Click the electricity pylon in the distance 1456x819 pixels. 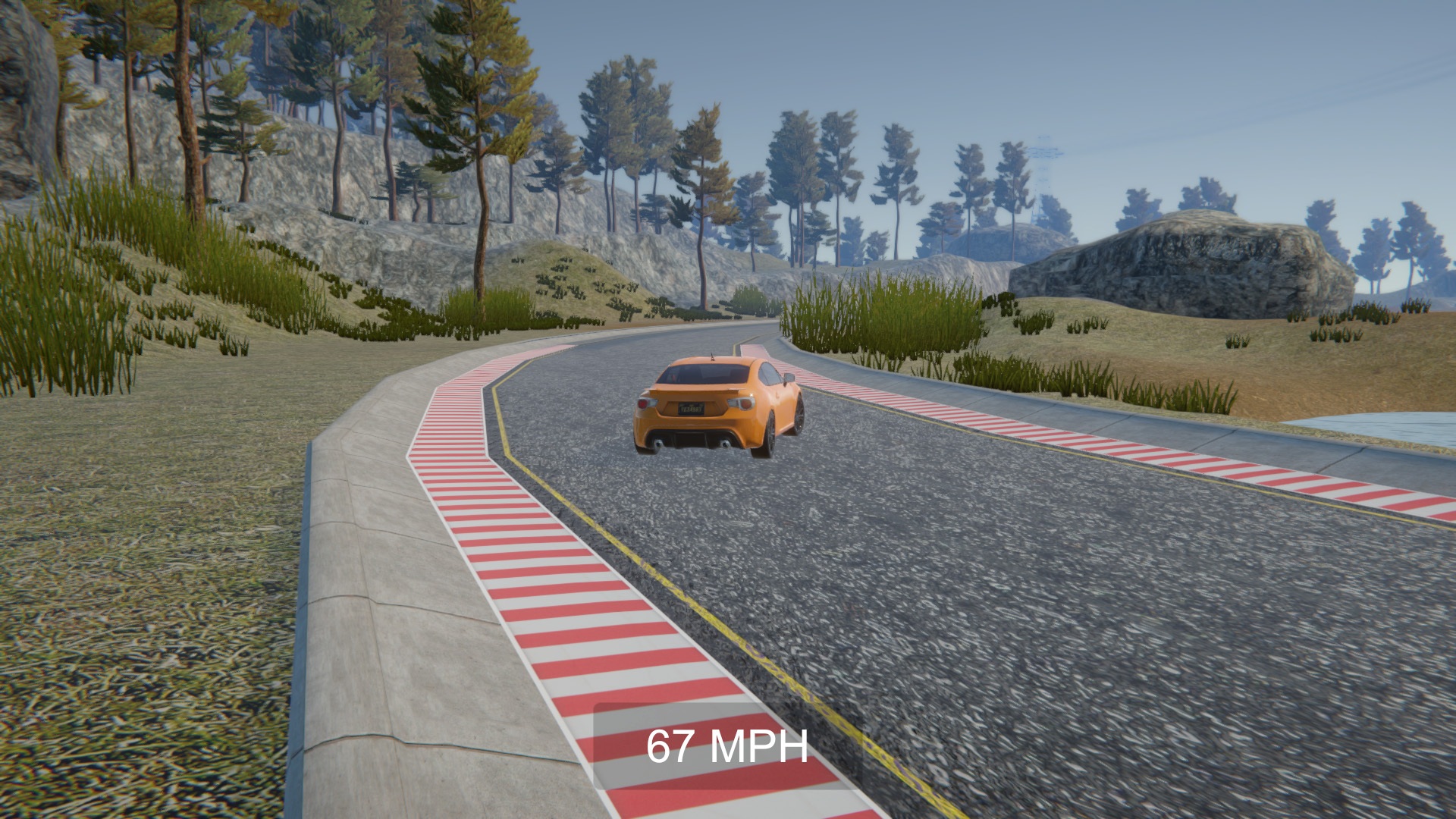coord(1044,167)
